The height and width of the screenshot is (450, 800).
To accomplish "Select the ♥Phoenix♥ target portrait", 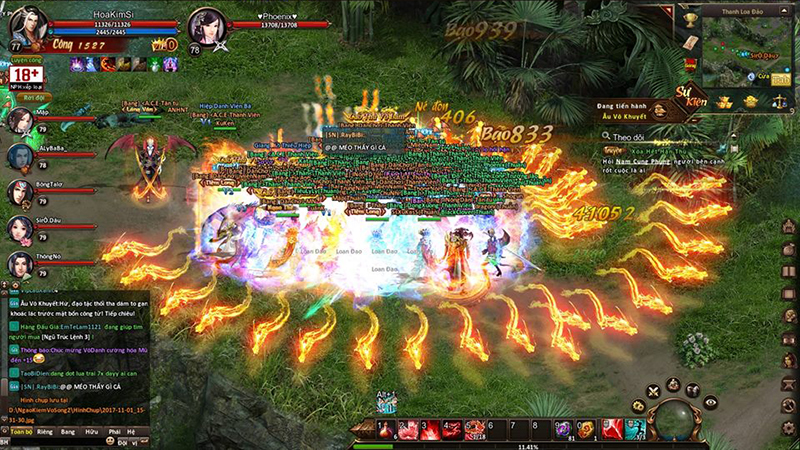I will (207, 27).
